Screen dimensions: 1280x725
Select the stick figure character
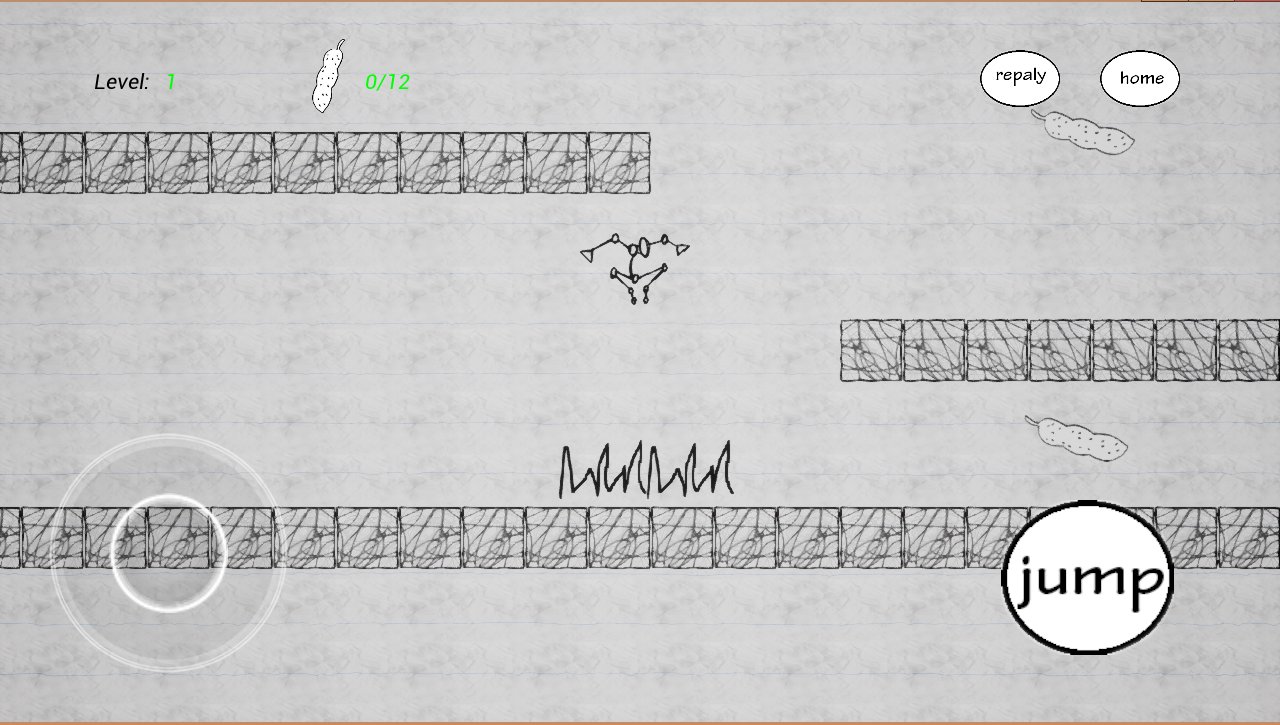point(636,265)
